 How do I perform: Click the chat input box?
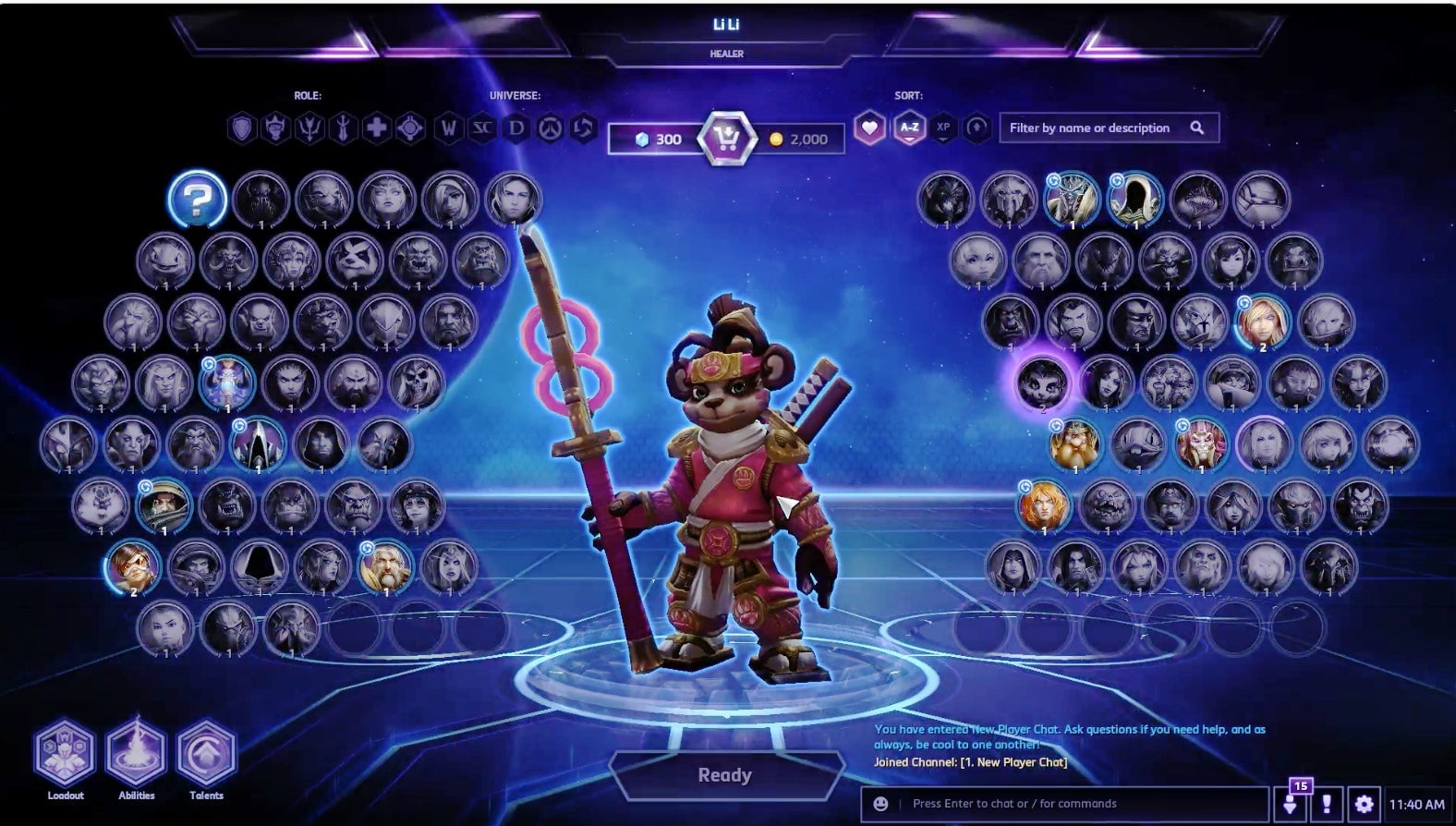(1081, 804)
